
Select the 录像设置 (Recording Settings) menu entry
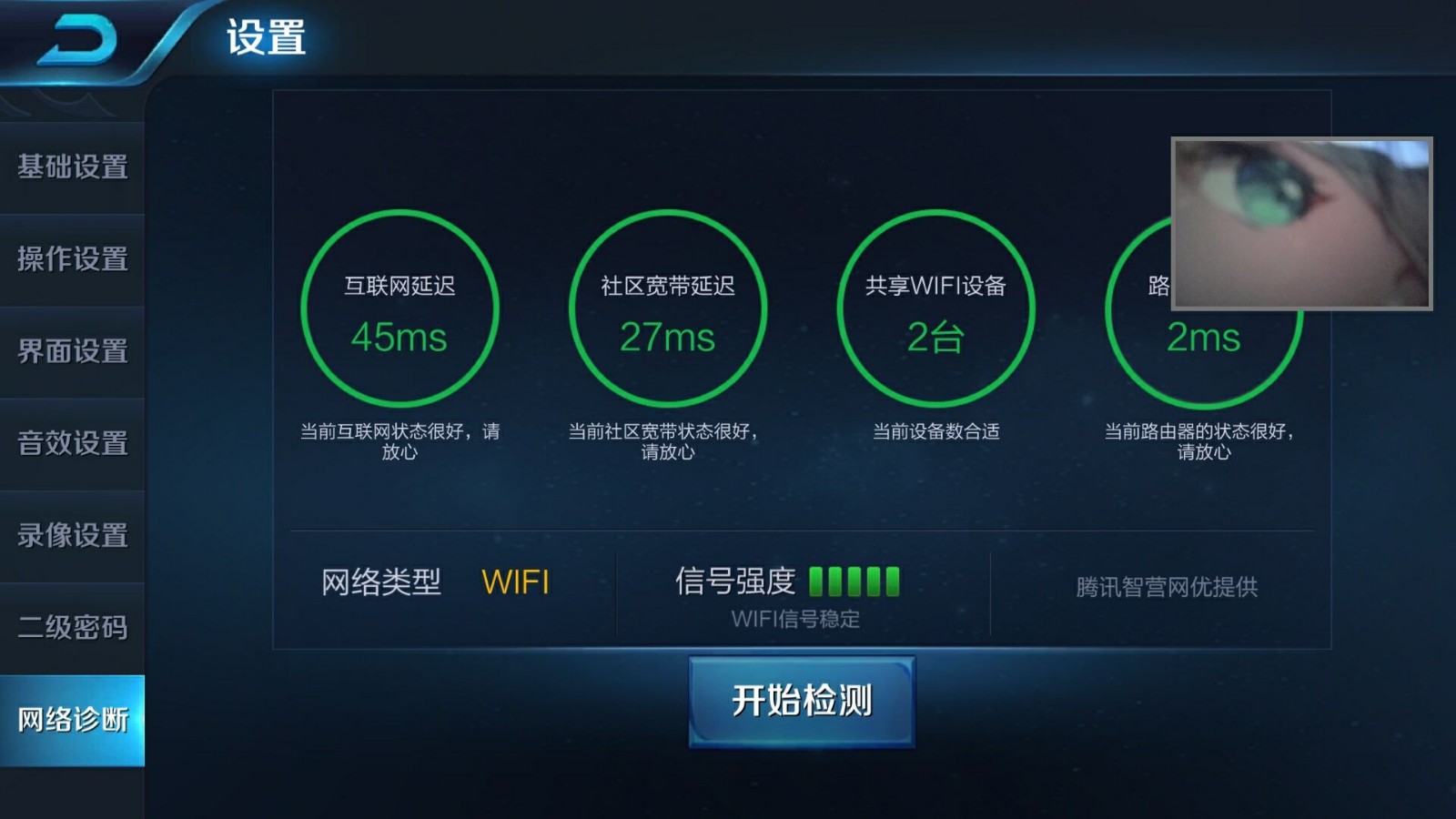click(x=71, y=537)
